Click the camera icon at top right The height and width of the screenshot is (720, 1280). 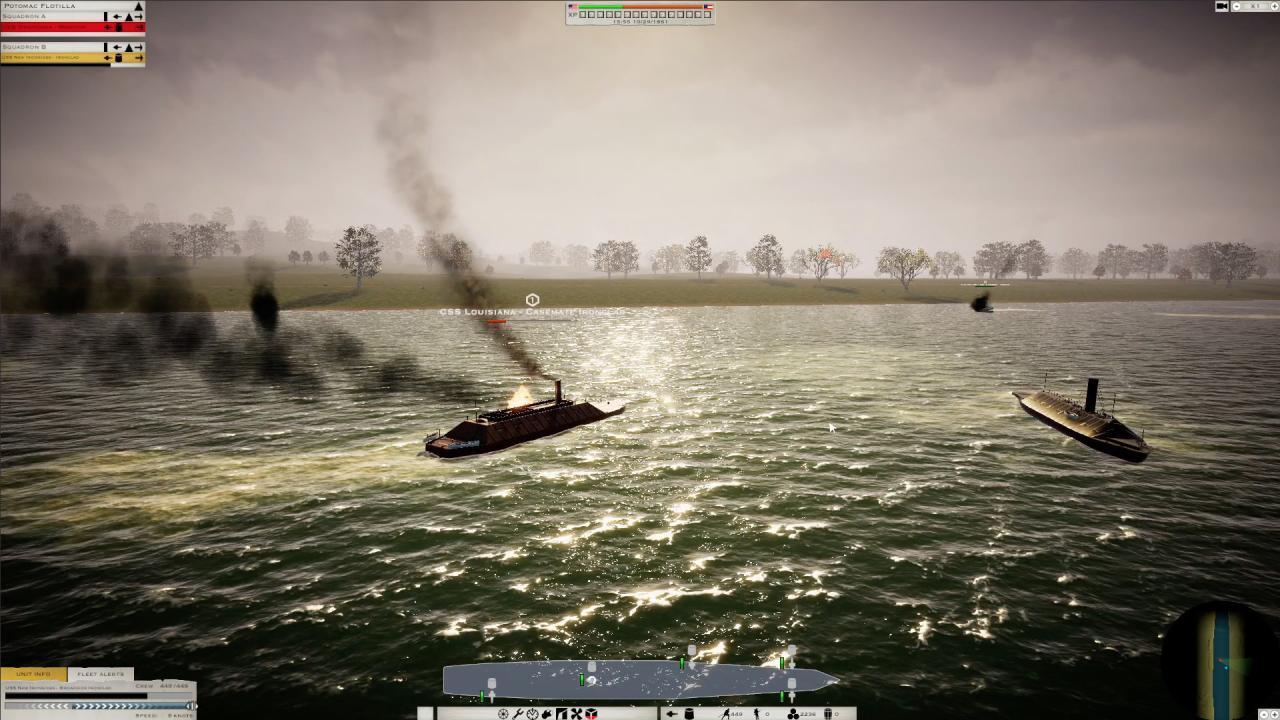tap(1221, 6)
